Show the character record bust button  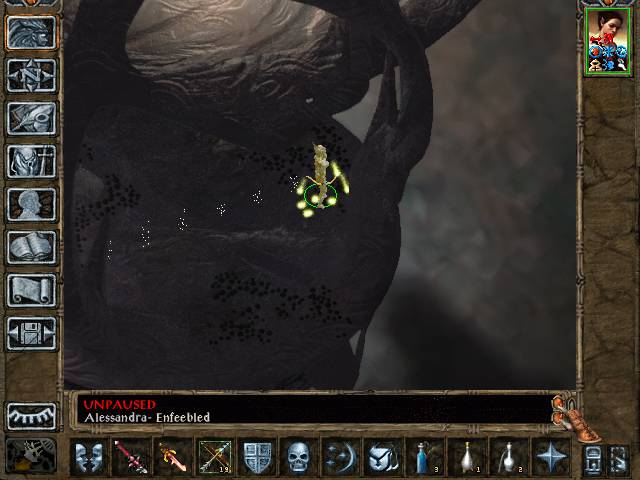(31, 204)
